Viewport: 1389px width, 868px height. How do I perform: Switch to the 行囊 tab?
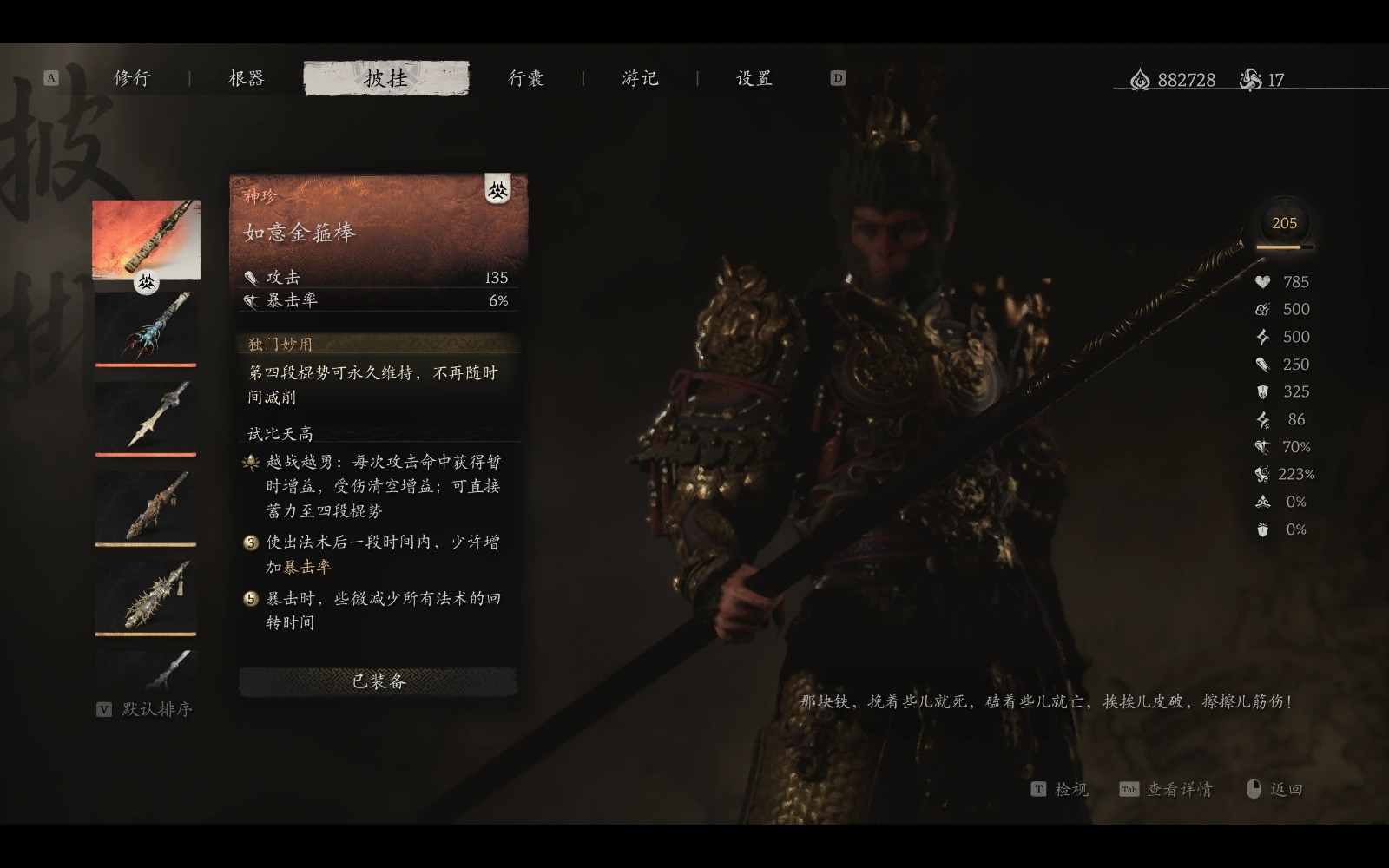(527, 77)
